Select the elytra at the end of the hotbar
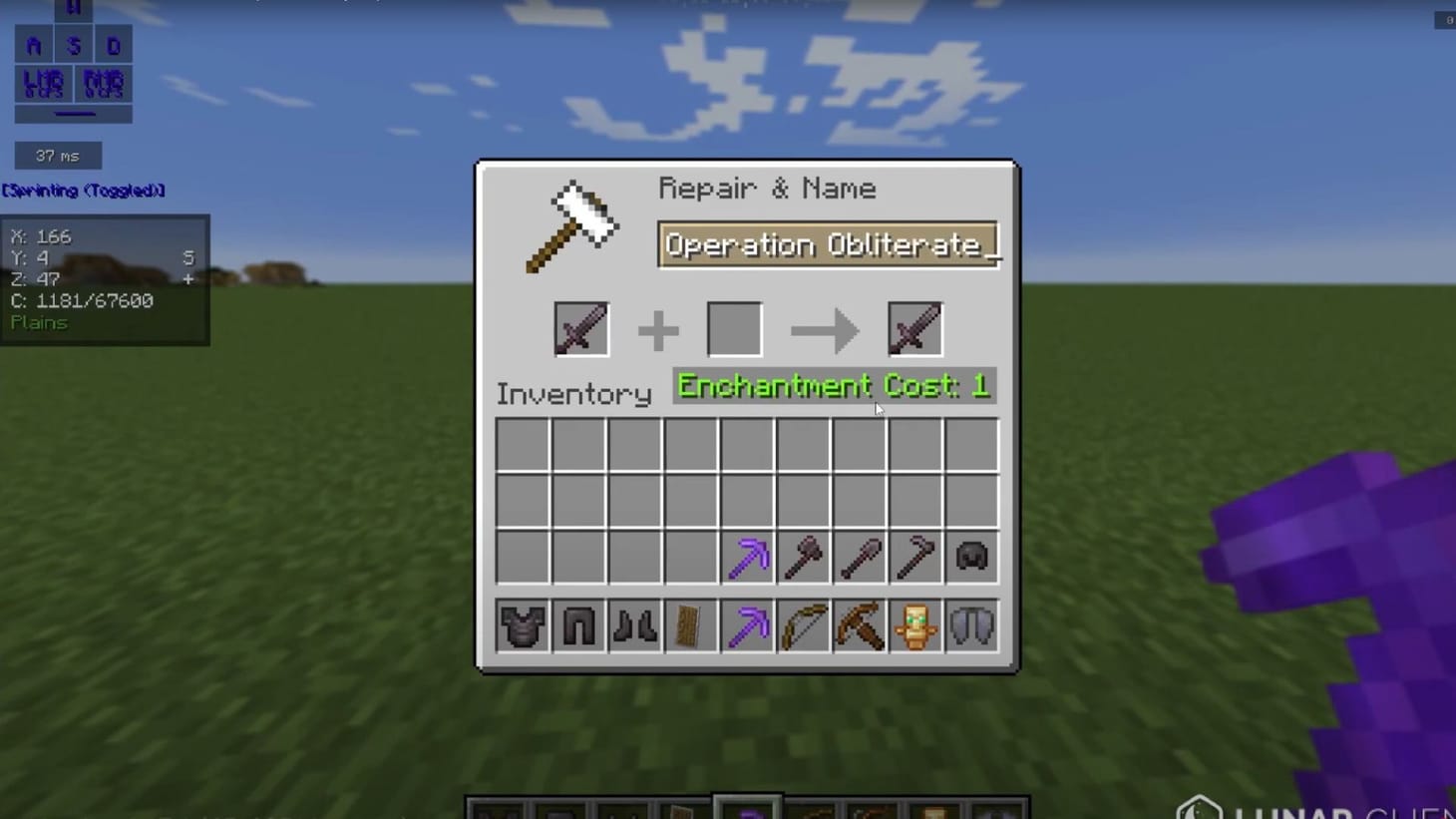Image resolution: width=1456 pixels, height=819 pixels. pyautogui.click(x=970, y=625)
